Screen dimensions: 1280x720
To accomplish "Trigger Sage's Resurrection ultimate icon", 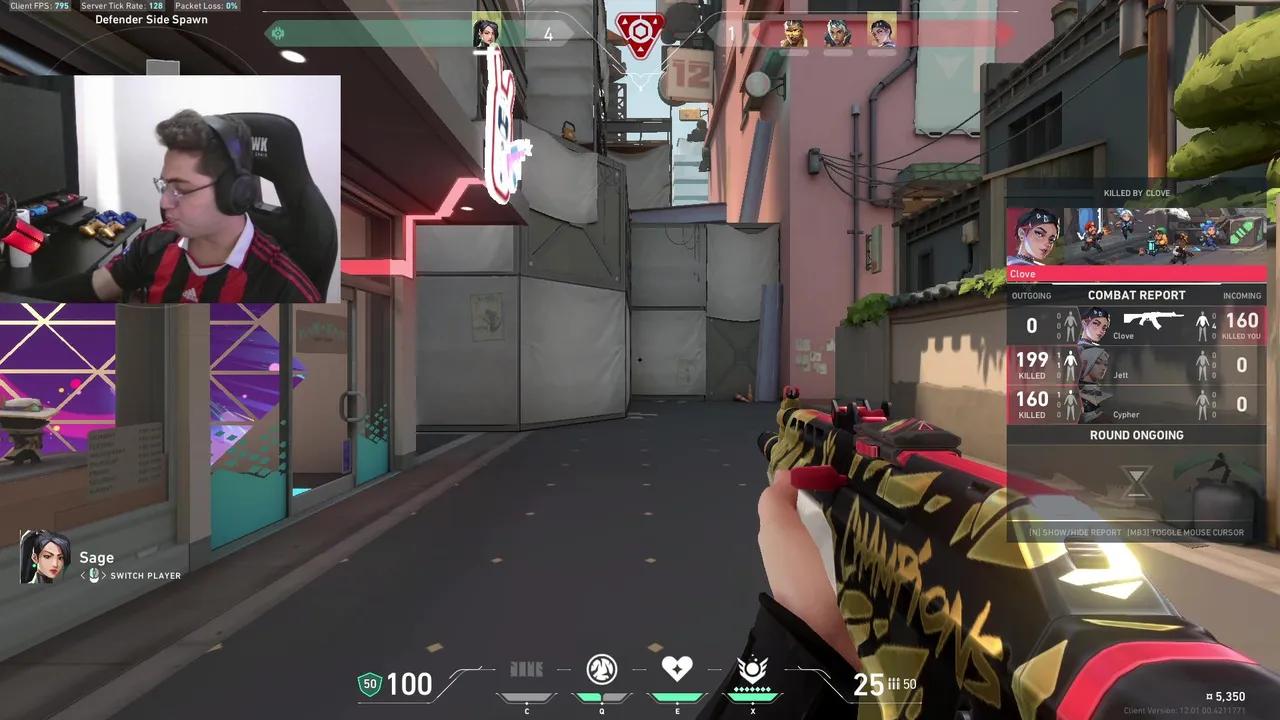I will click(752, 670).
